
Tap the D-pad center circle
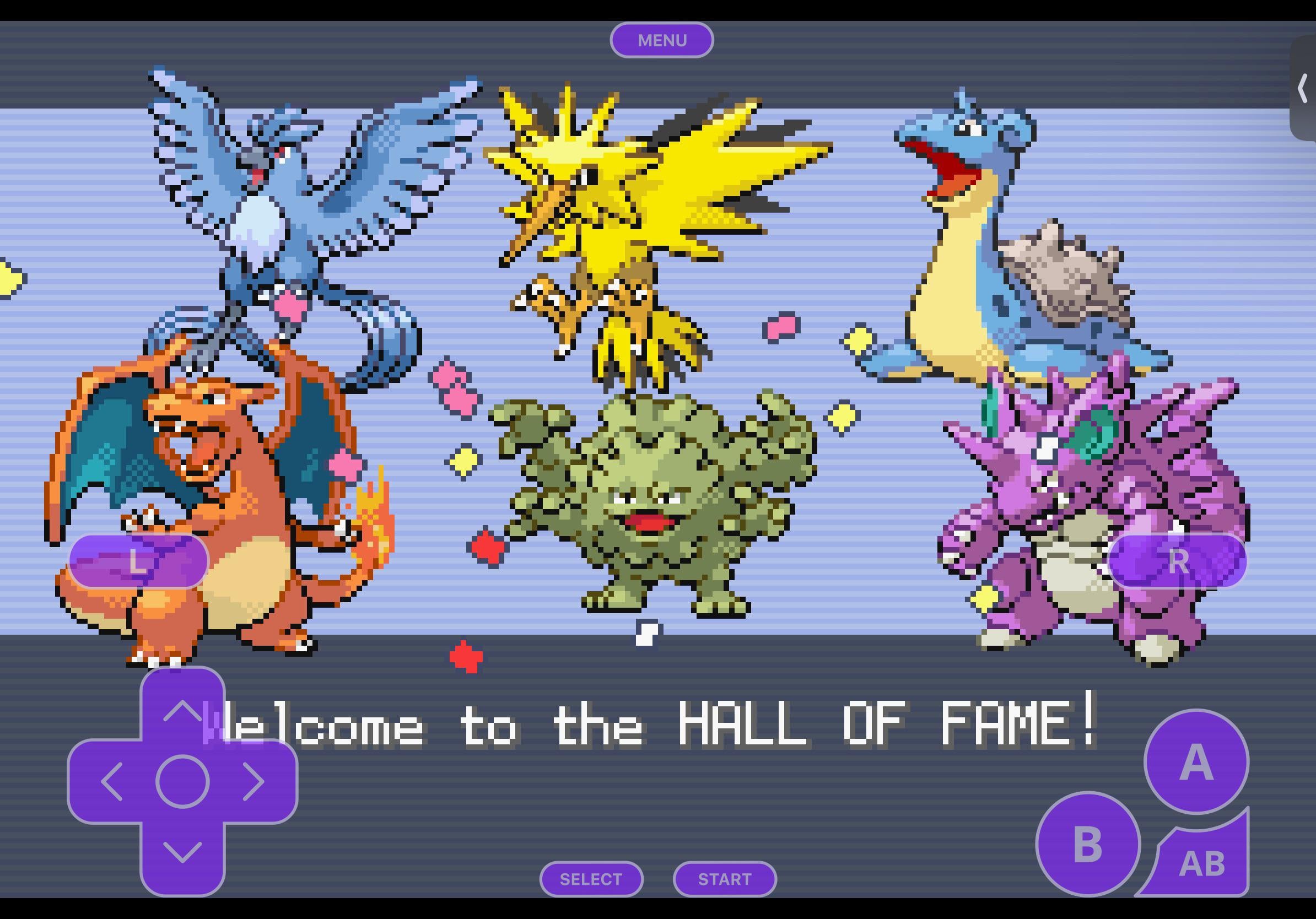[x=182, y=781]
